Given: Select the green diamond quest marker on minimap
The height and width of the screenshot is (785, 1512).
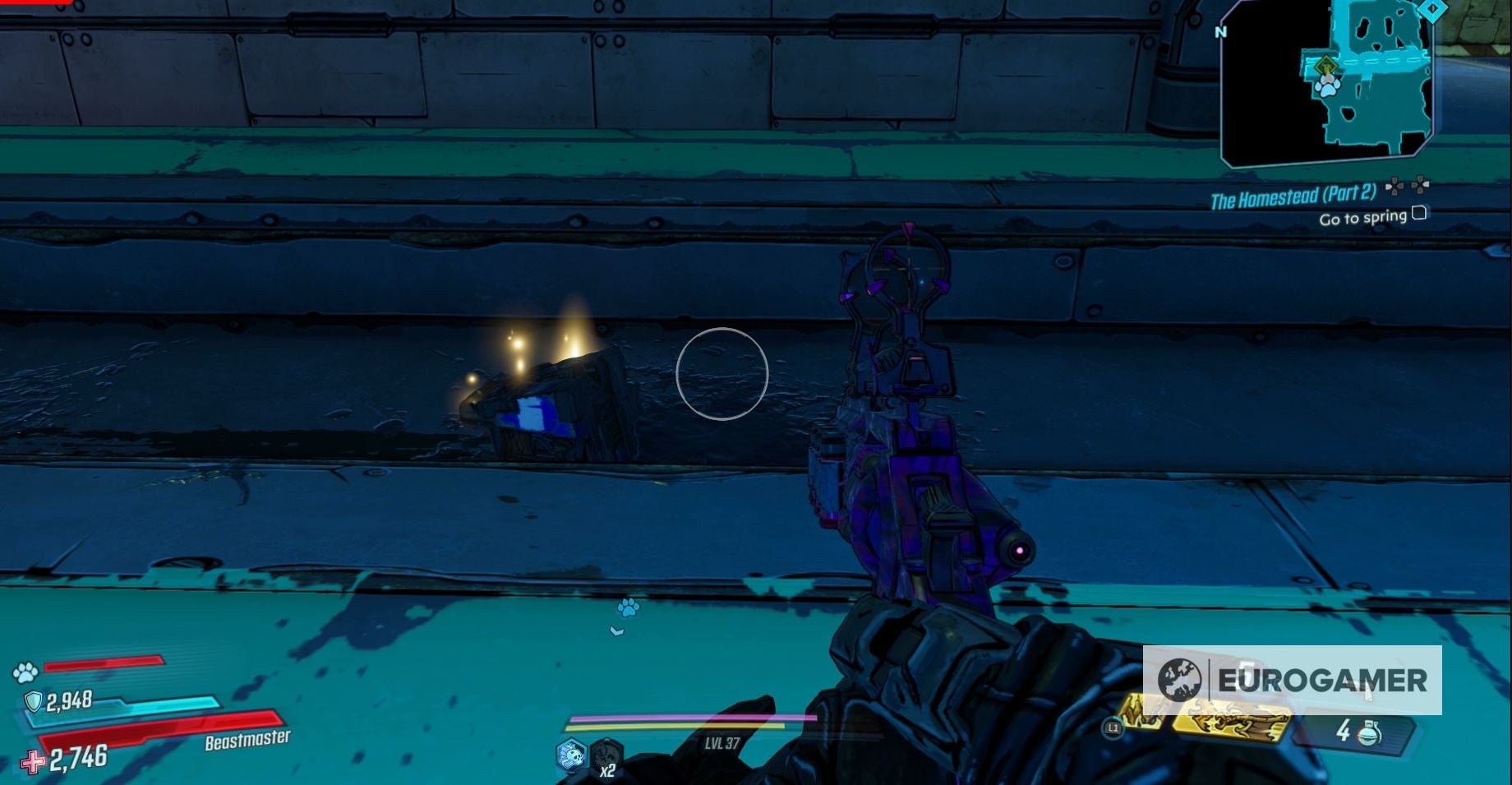Looking at the screenshot, I should (1325, 64).
